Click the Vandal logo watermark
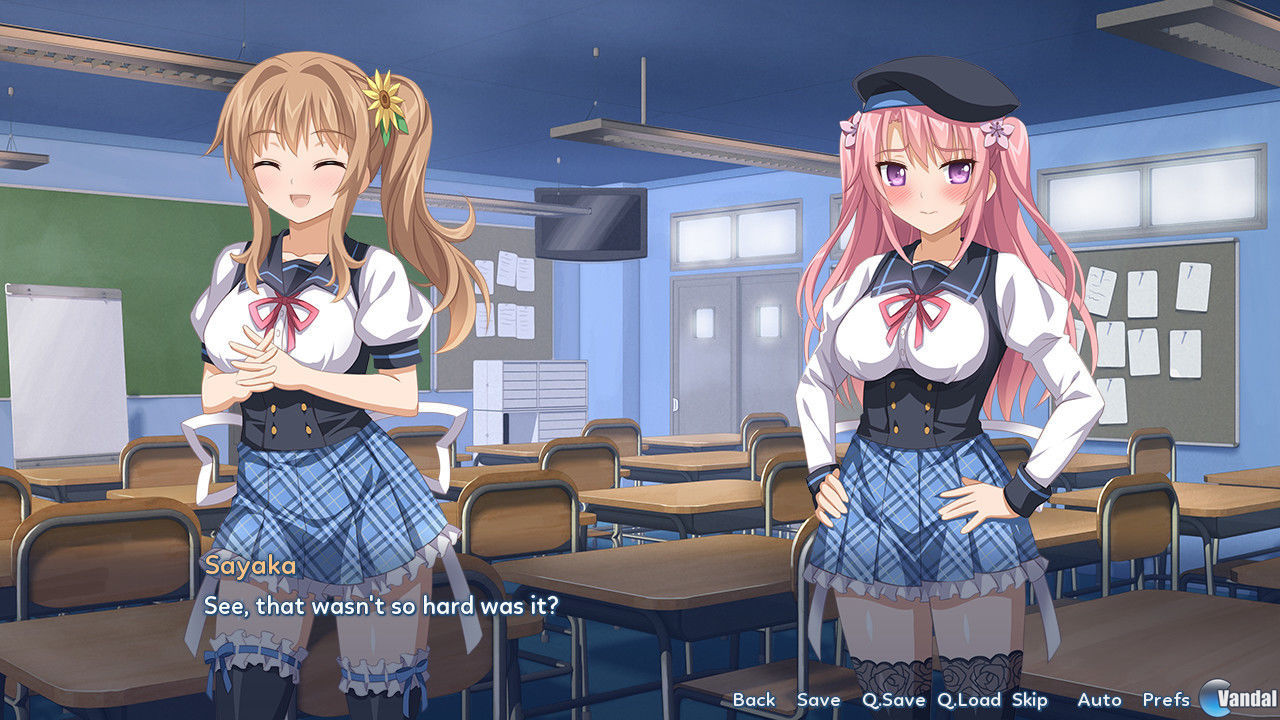 [x=1237, y=700]
